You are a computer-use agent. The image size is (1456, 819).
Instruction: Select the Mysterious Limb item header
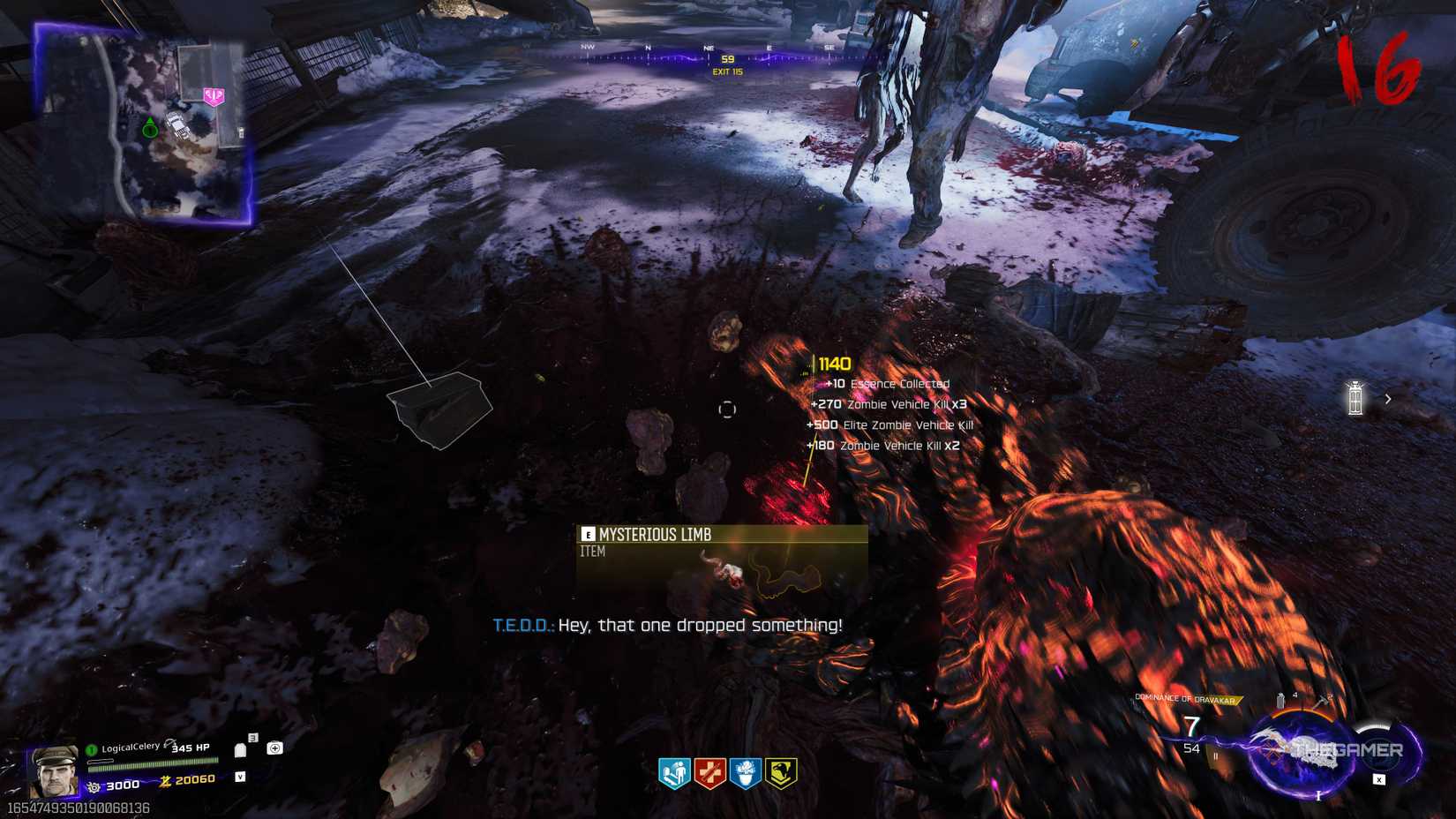pos(657,534)
